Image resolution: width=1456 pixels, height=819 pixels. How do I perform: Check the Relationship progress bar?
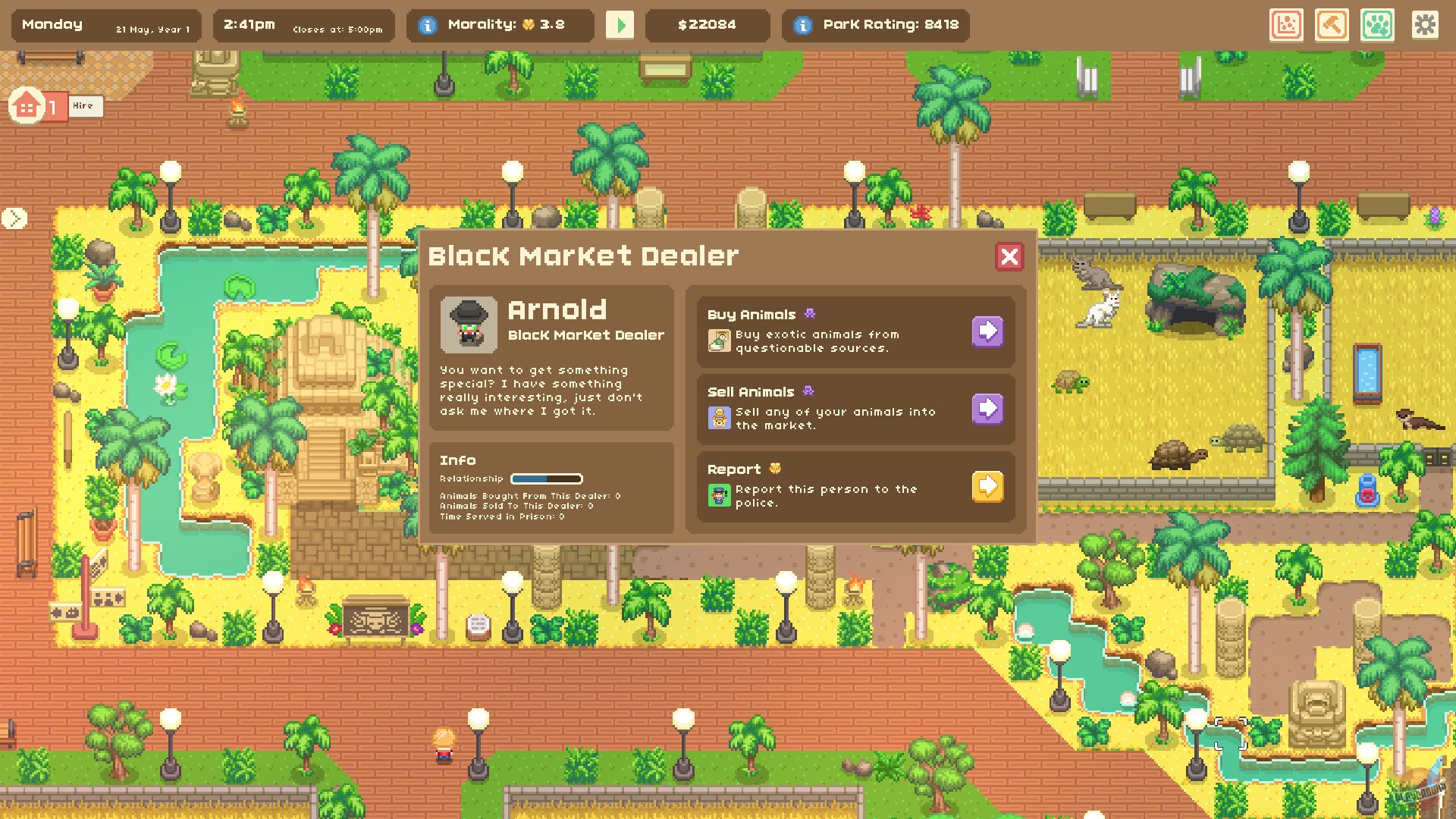pyautogui.click(x=546, y=479)
